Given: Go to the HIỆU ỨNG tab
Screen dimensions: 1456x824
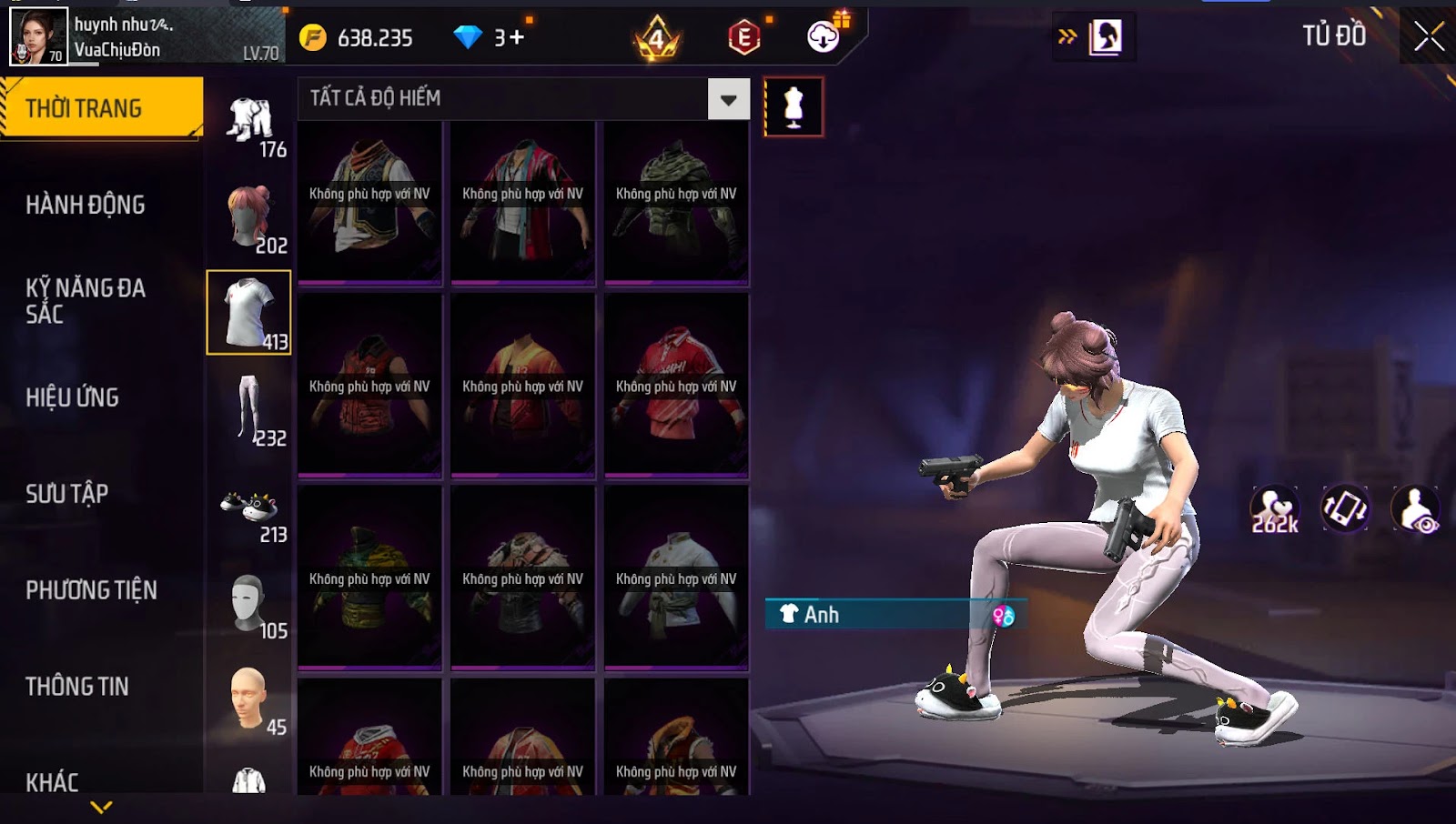Looking at the screenshot, I should pyautogui.click(x=73, y=397).
